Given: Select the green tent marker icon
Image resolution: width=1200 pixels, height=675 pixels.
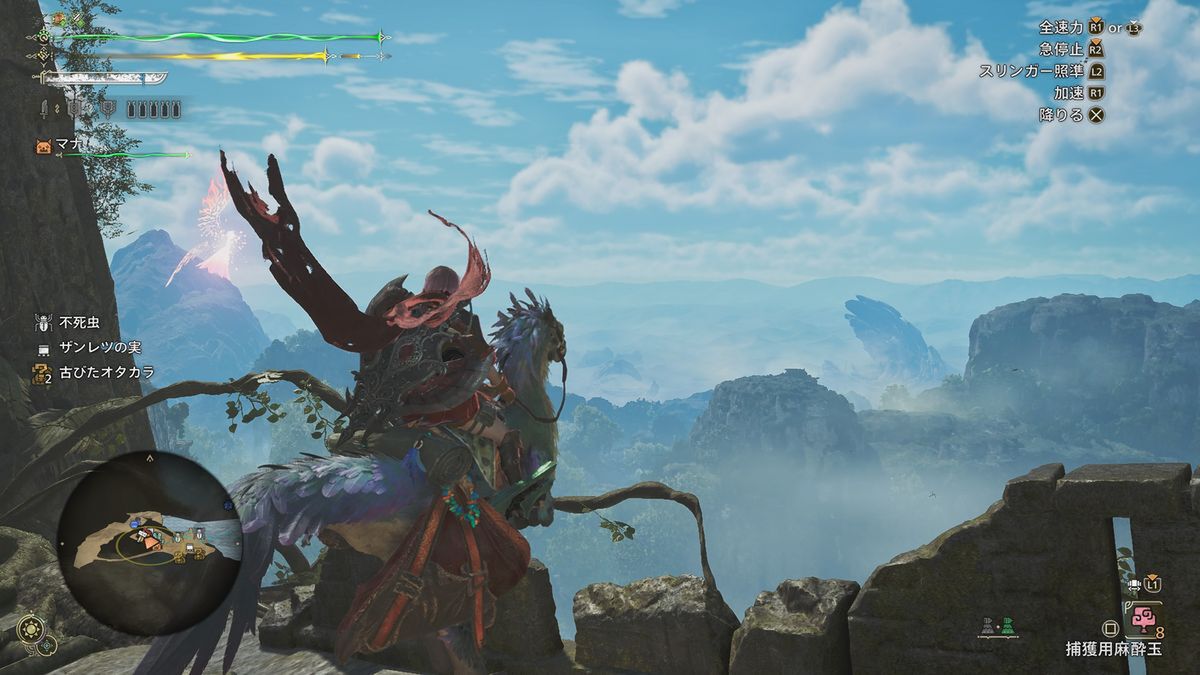Looking at the screenshot, I should 1009,626.
